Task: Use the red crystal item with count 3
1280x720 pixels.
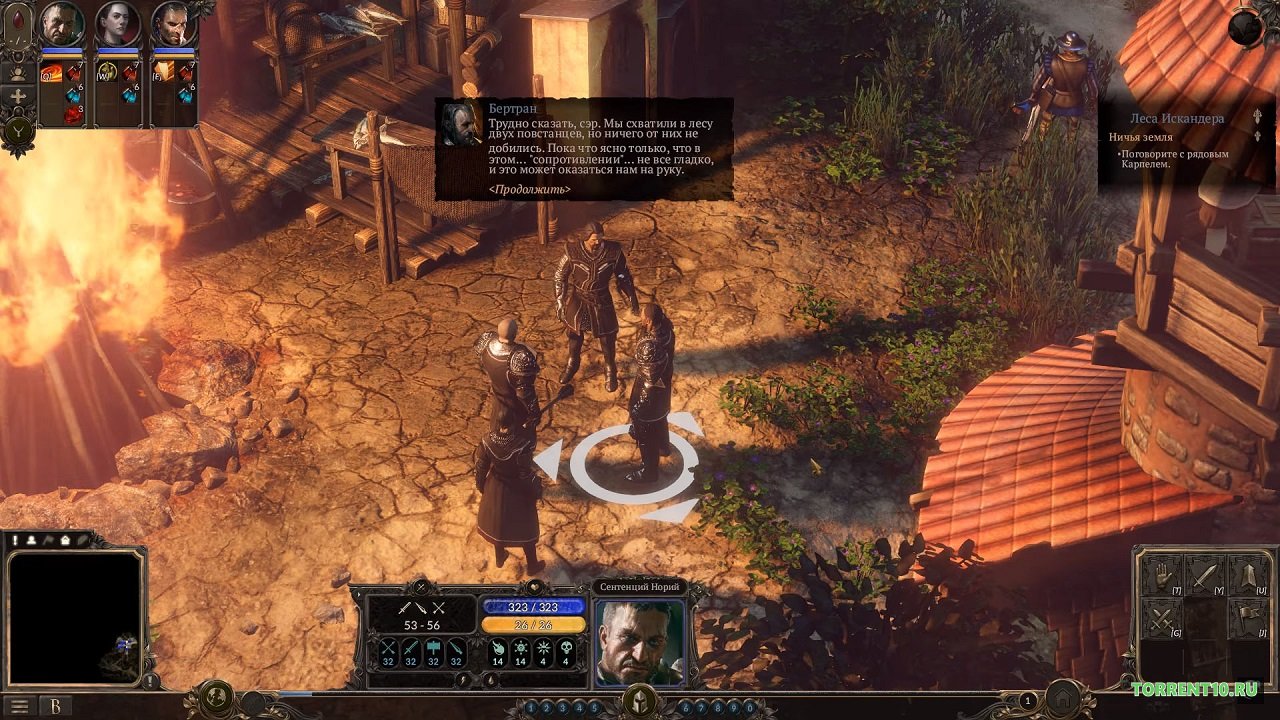Action: pos(73,113)
